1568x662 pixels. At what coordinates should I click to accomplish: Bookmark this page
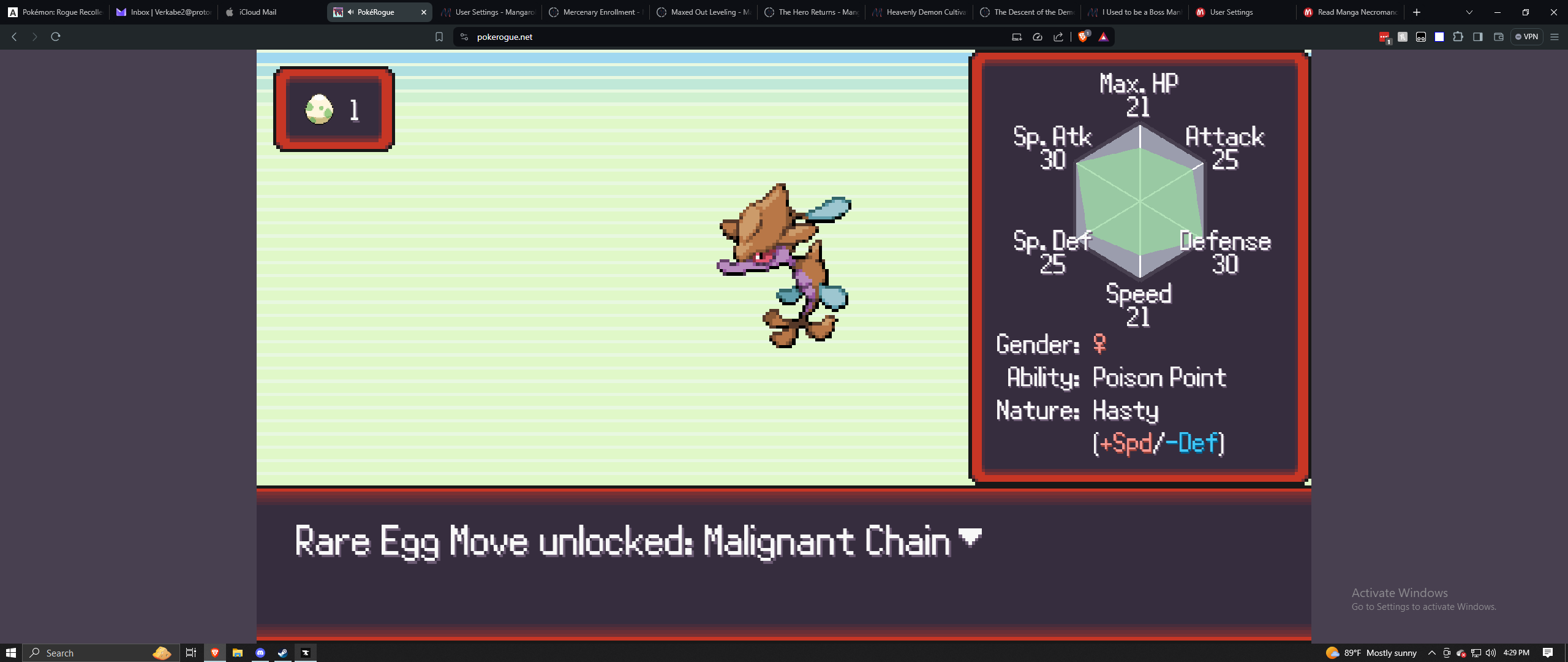pyautogui.click(x=439, y=37)
